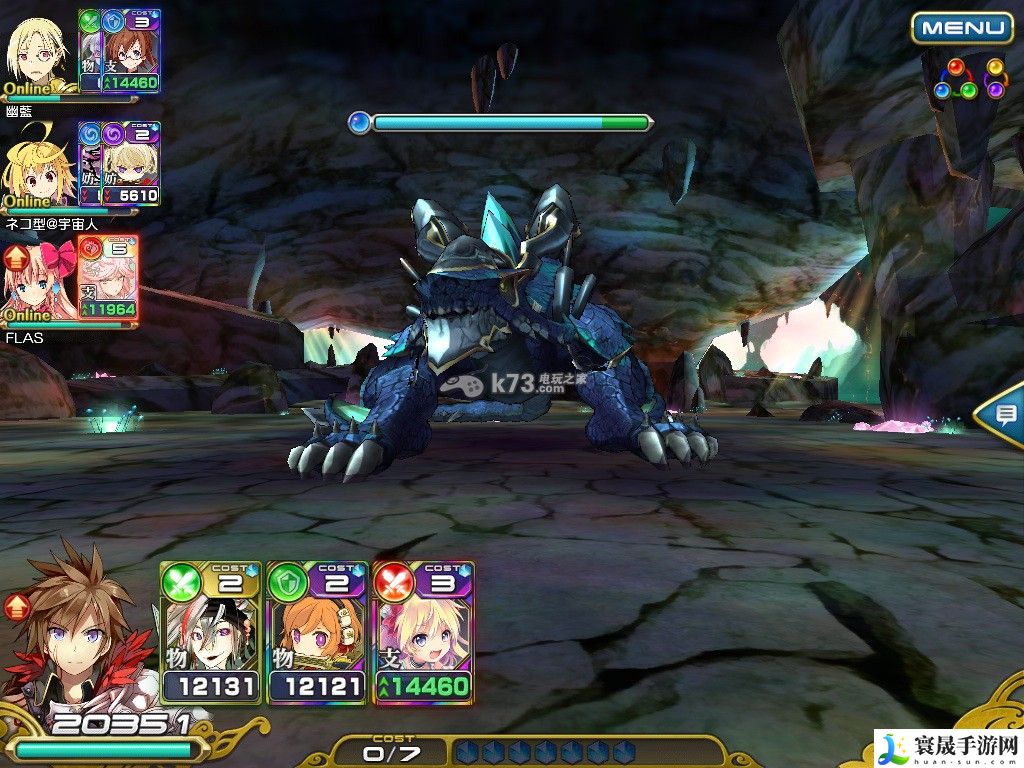The image size is (1024, 768).
Task: Open the MENU button
Action: pyautogui.click(x=961, y=28)
